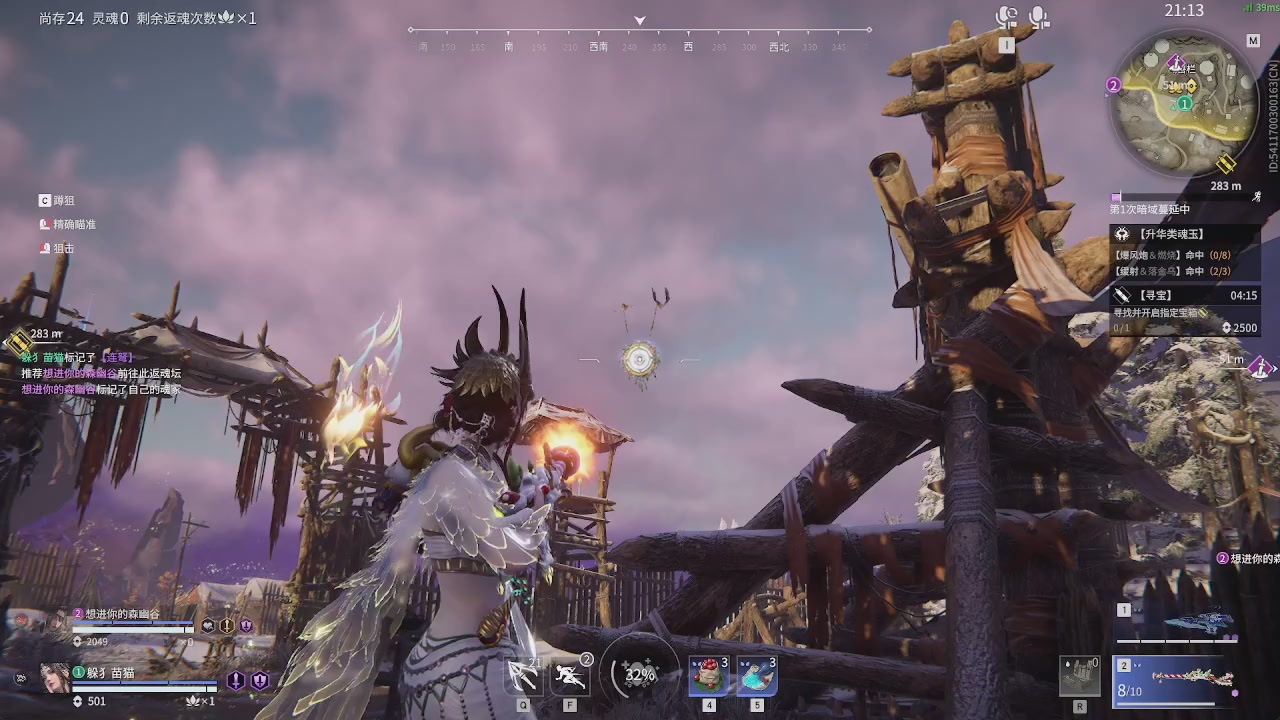Toggle the voice chat speaker icon

(x=1006, y=17)
